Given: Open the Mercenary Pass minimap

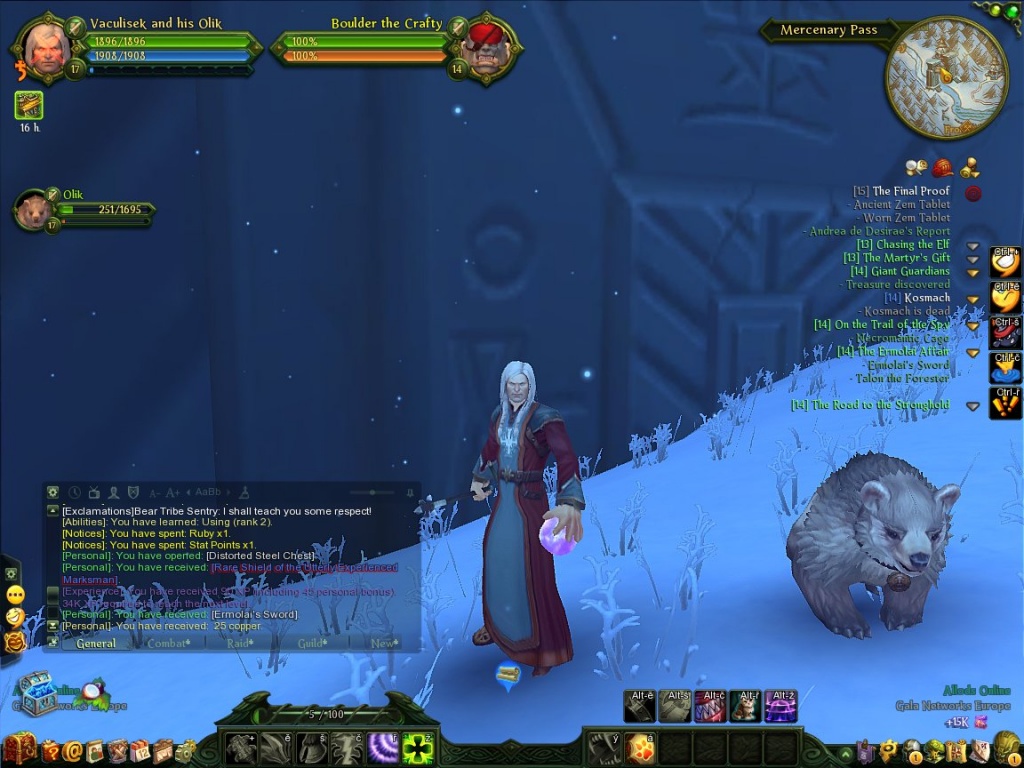Looking at the screenshot, I should (x=946, y=77).
